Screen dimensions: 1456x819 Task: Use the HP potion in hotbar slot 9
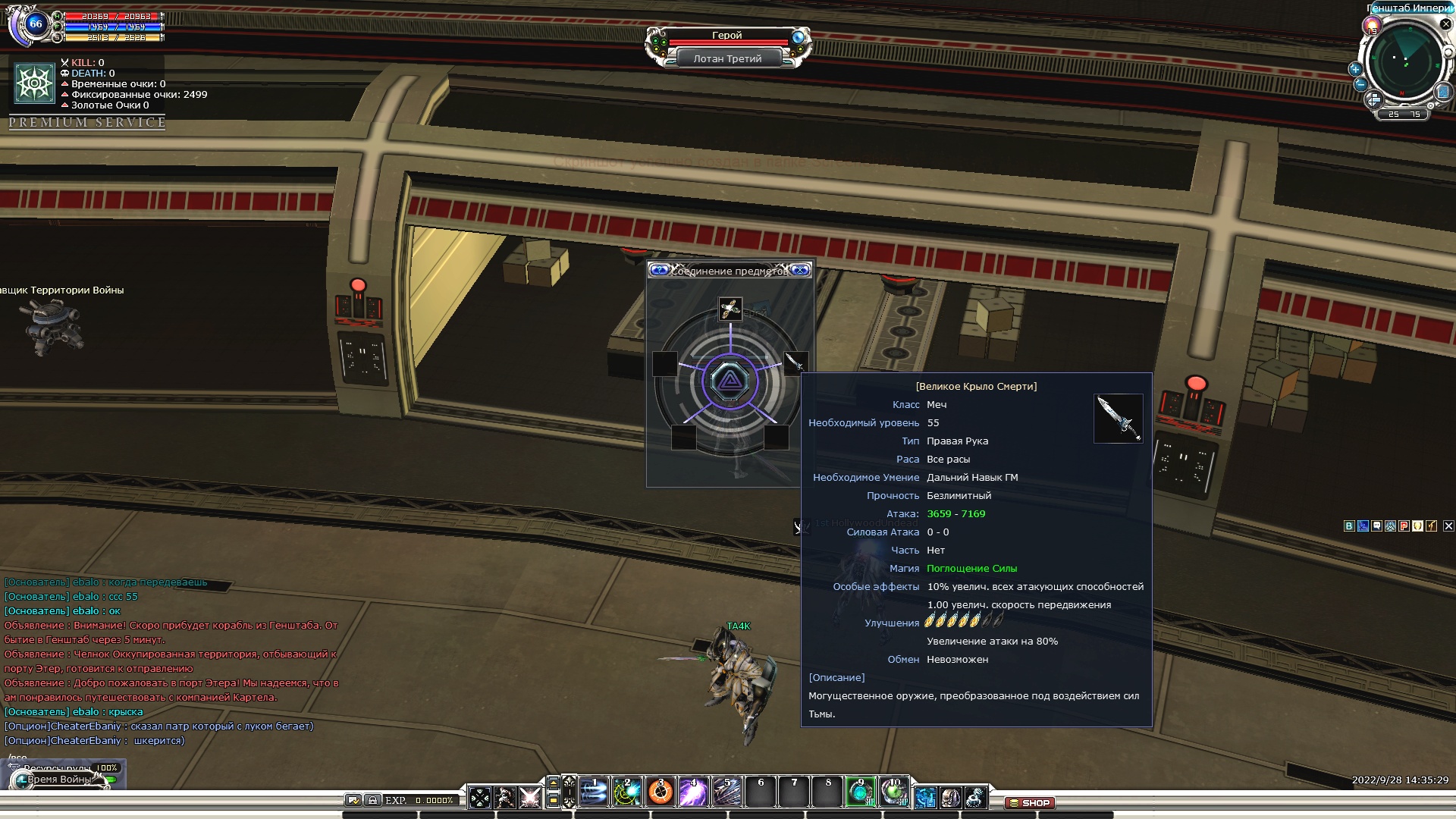pyautogui.click(x=861, y=792)
